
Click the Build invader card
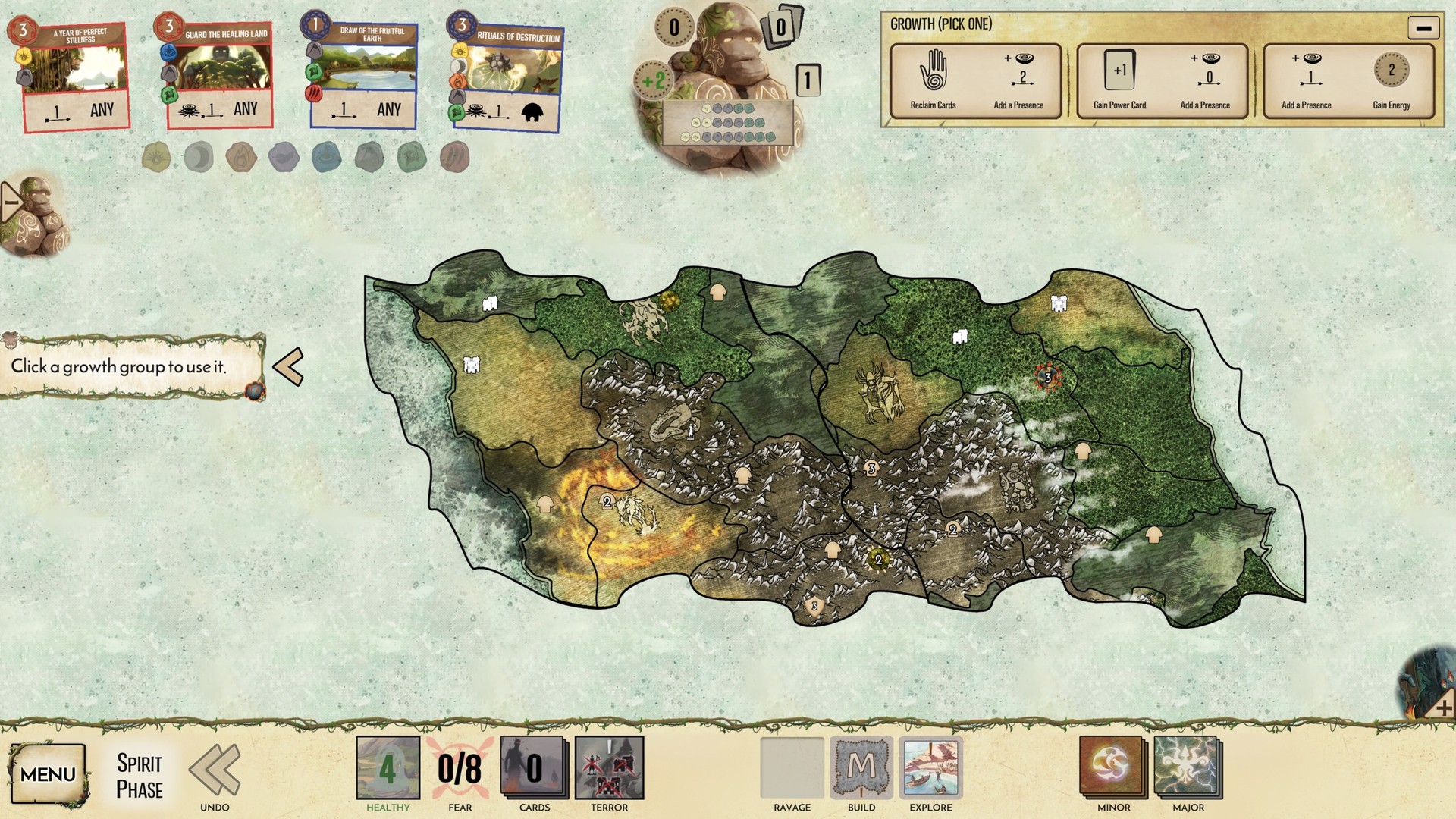[861, 769]
